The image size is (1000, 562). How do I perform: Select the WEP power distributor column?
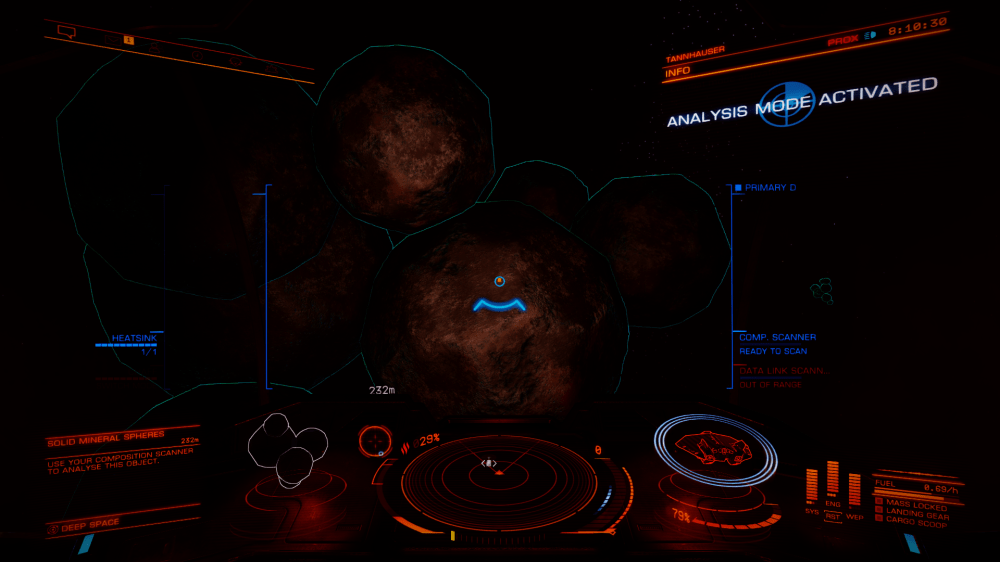pos(854,490)
